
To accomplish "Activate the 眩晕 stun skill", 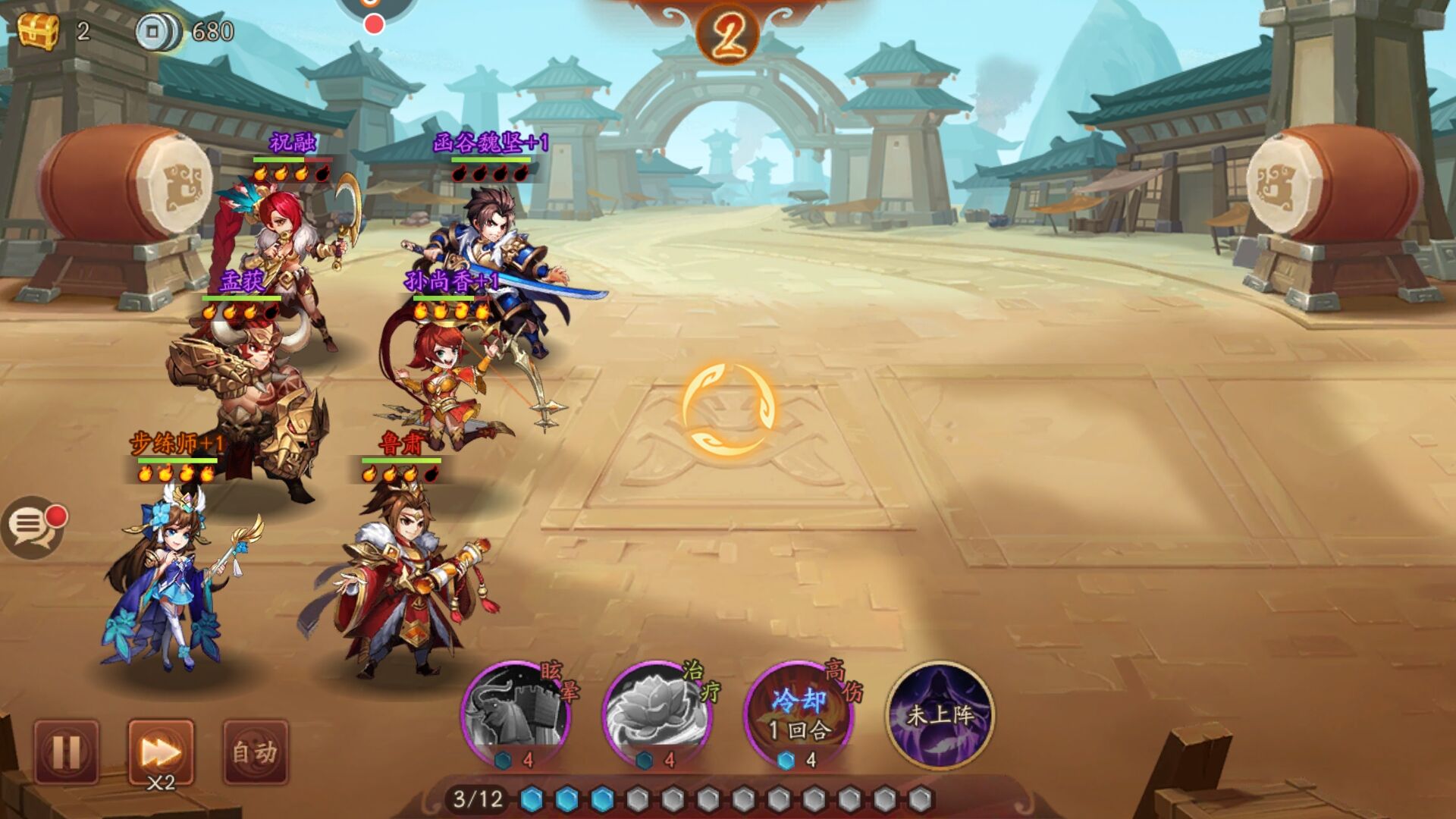I will (516, 714).
